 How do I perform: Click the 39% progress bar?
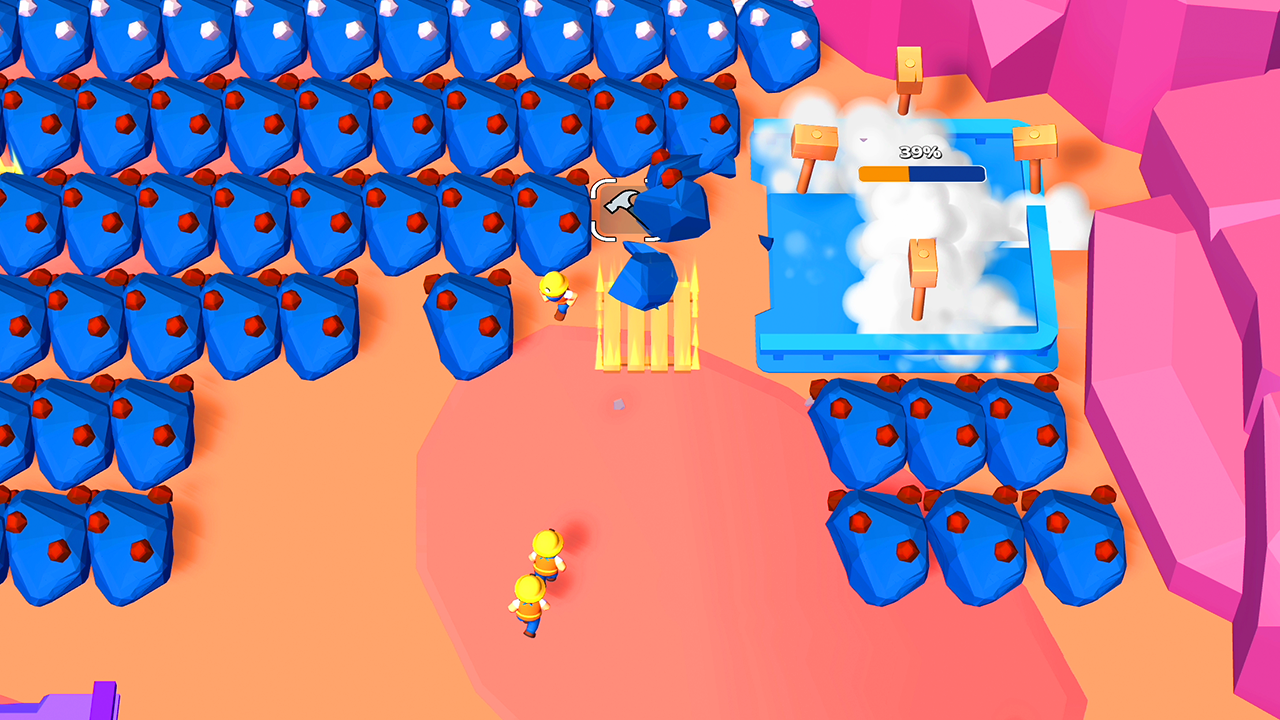point(920,172)
